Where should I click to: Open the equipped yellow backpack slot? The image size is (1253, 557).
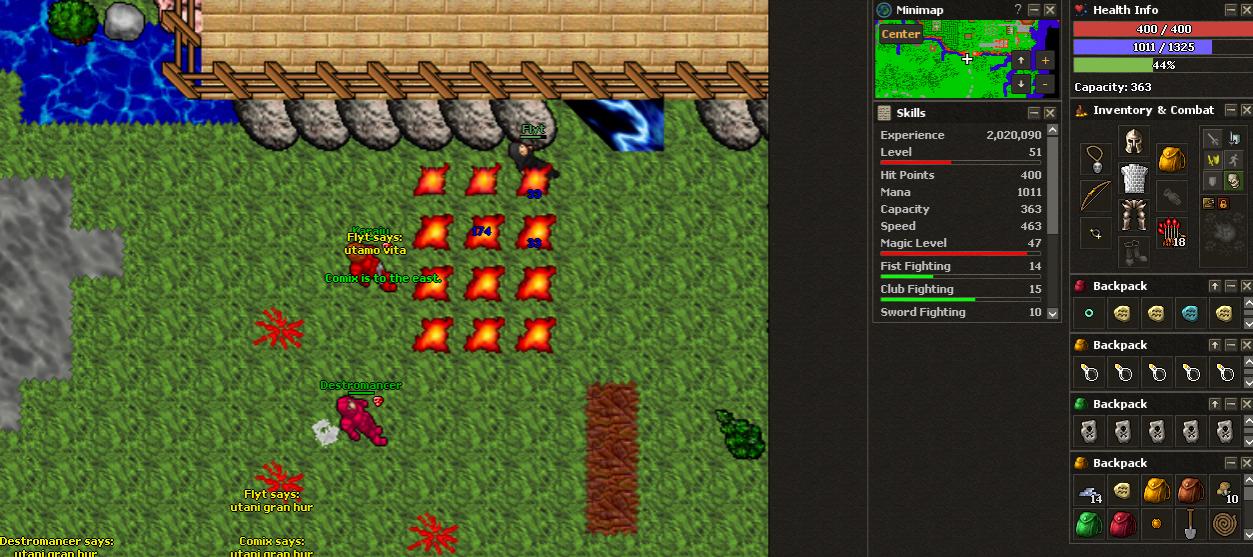[1171, 159]
